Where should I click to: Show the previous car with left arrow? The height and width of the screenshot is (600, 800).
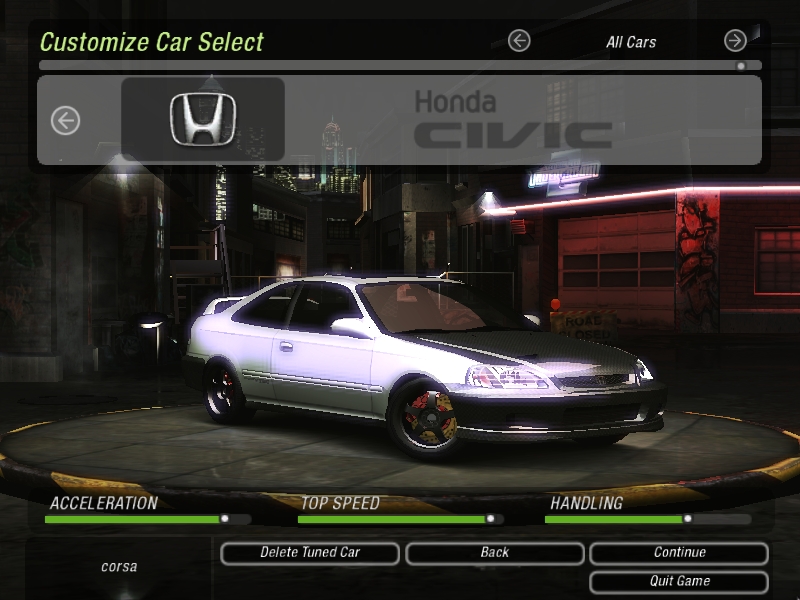coord(65,121)
